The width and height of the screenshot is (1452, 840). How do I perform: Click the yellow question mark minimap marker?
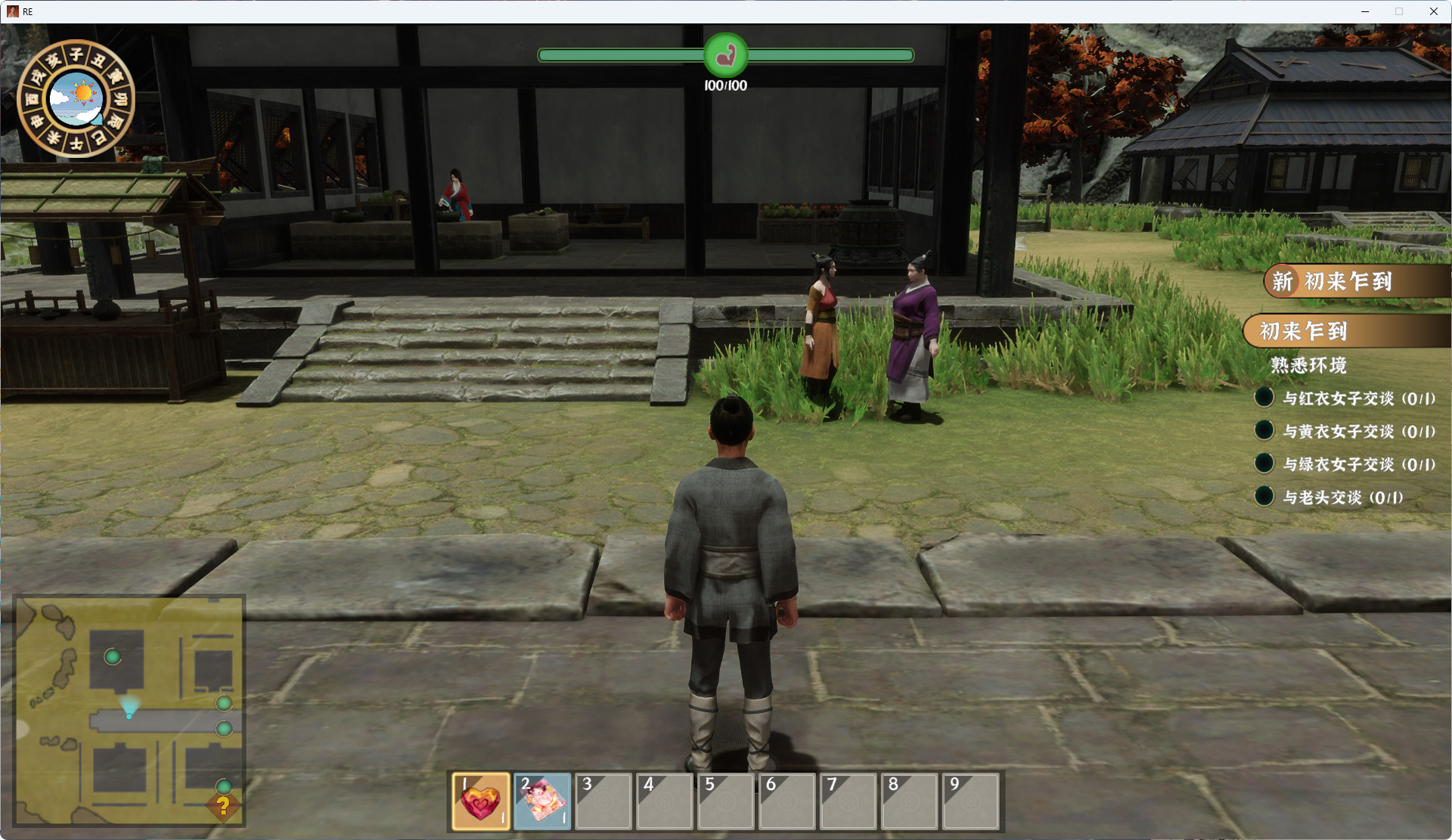pyautogui.click(x=223, y=807)
